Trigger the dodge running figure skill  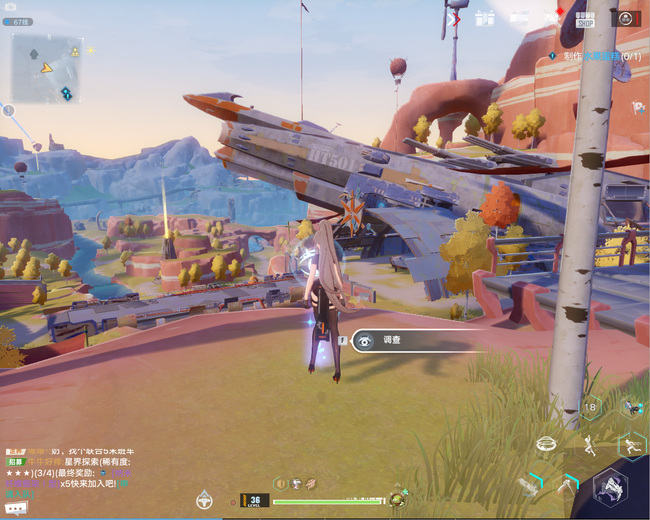(x=631, y=444)
